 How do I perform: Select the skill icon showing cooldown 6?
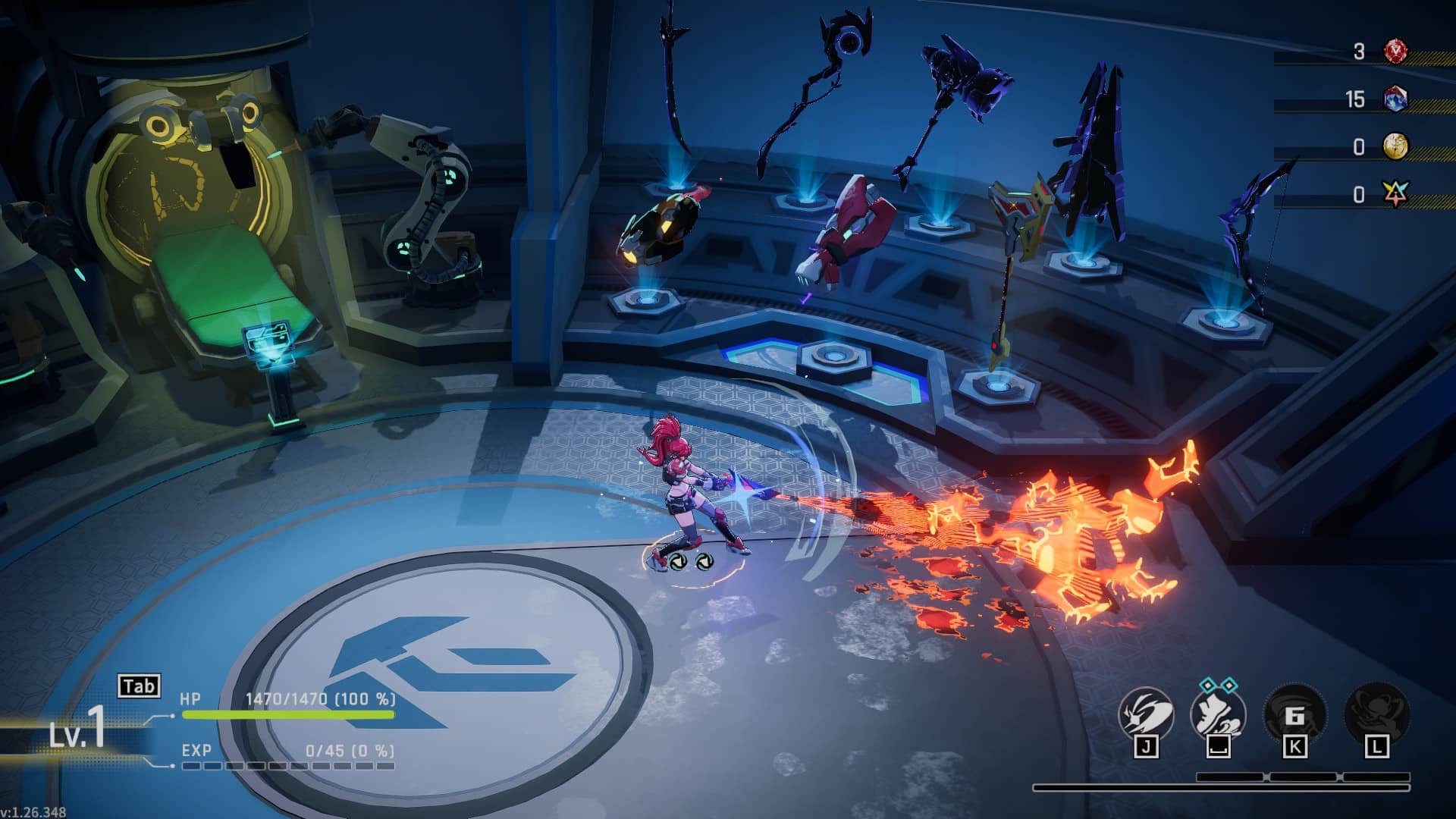[x=1294, y=714]
